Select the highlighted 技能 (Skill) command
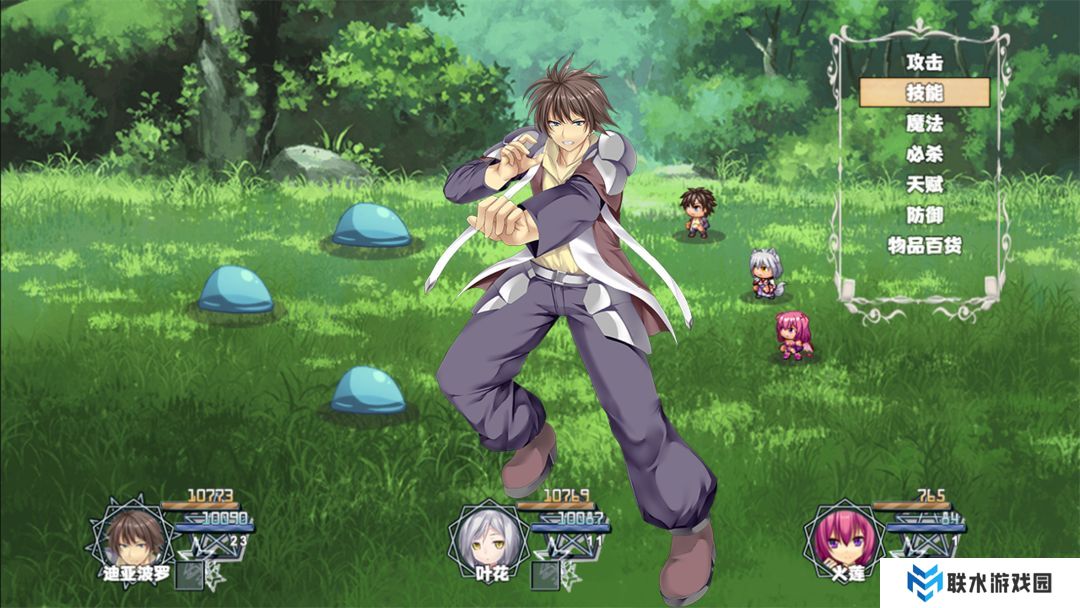1080x608 pixels. tap(924, 93)
